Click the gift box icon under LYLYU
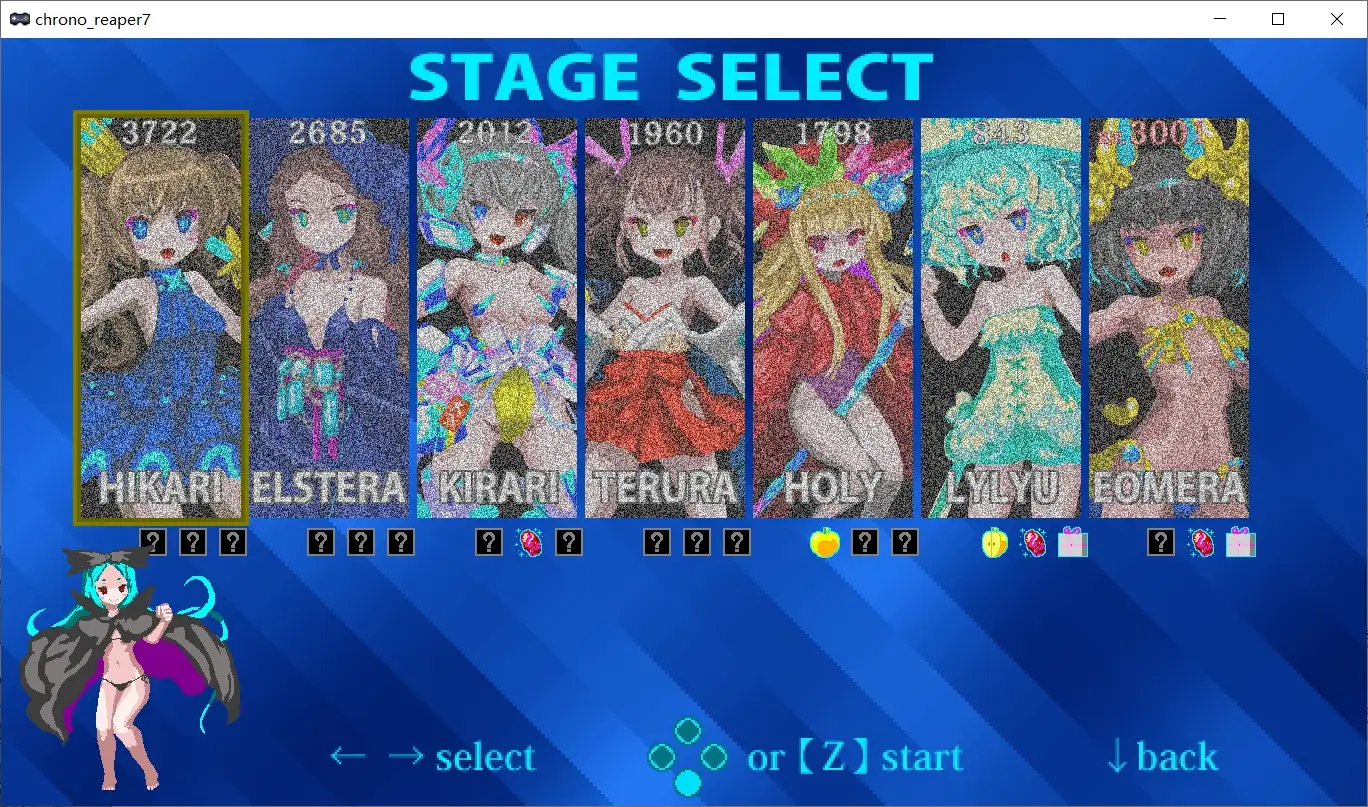 [x=1072, y=541]
